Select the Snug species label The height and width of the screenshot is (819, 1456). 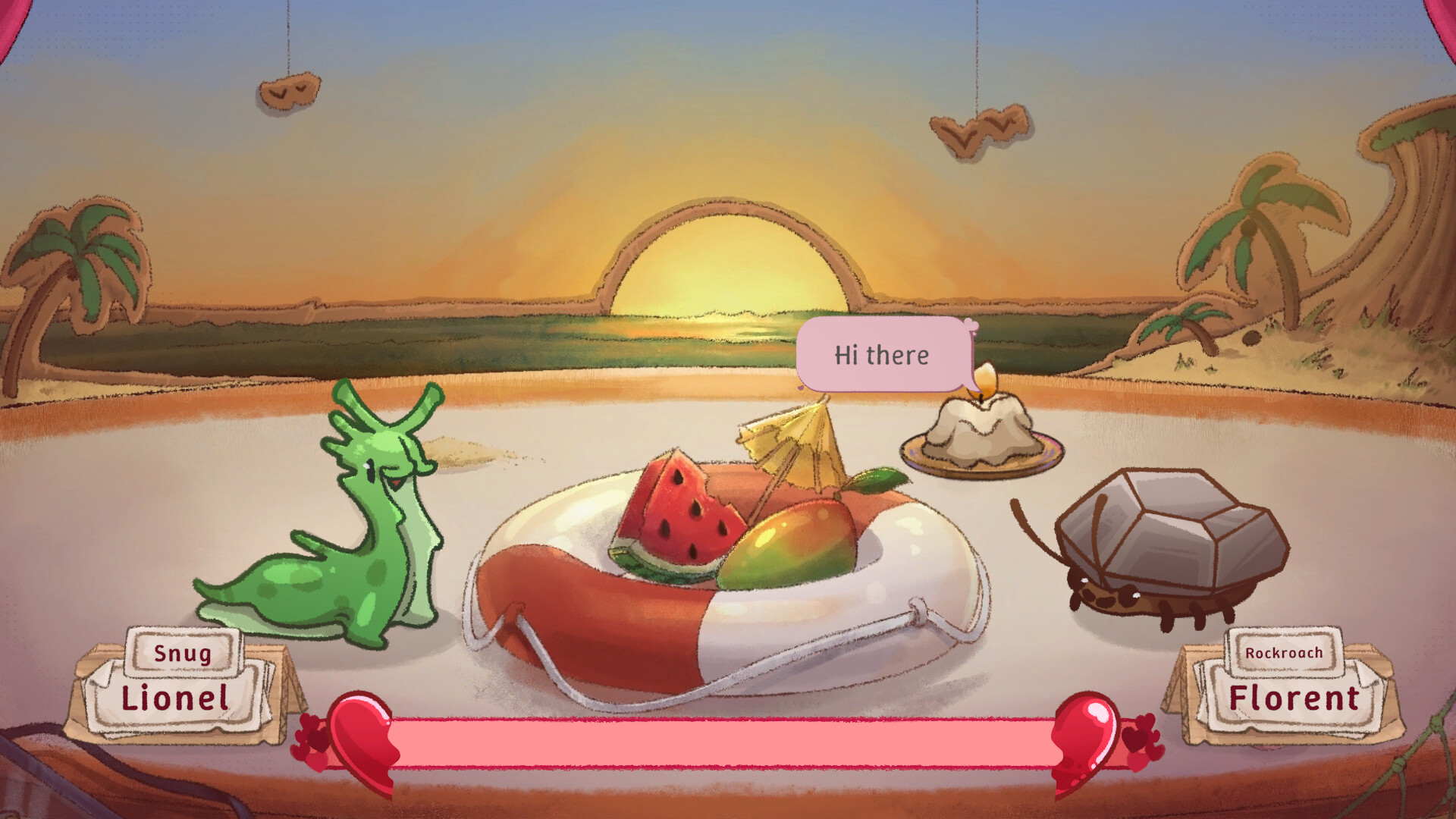182,652
